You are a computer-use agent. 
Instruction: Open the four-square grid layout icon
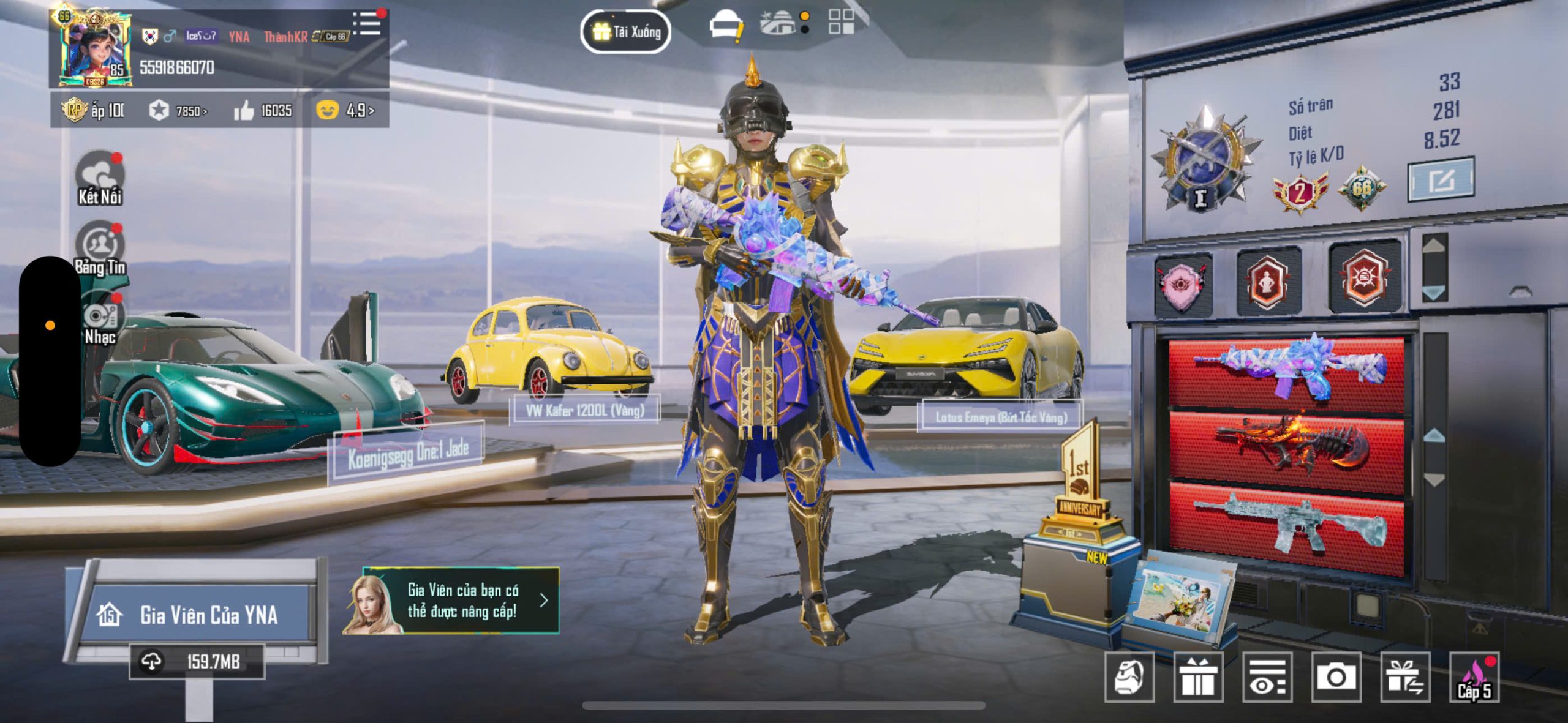pos(841,22)
